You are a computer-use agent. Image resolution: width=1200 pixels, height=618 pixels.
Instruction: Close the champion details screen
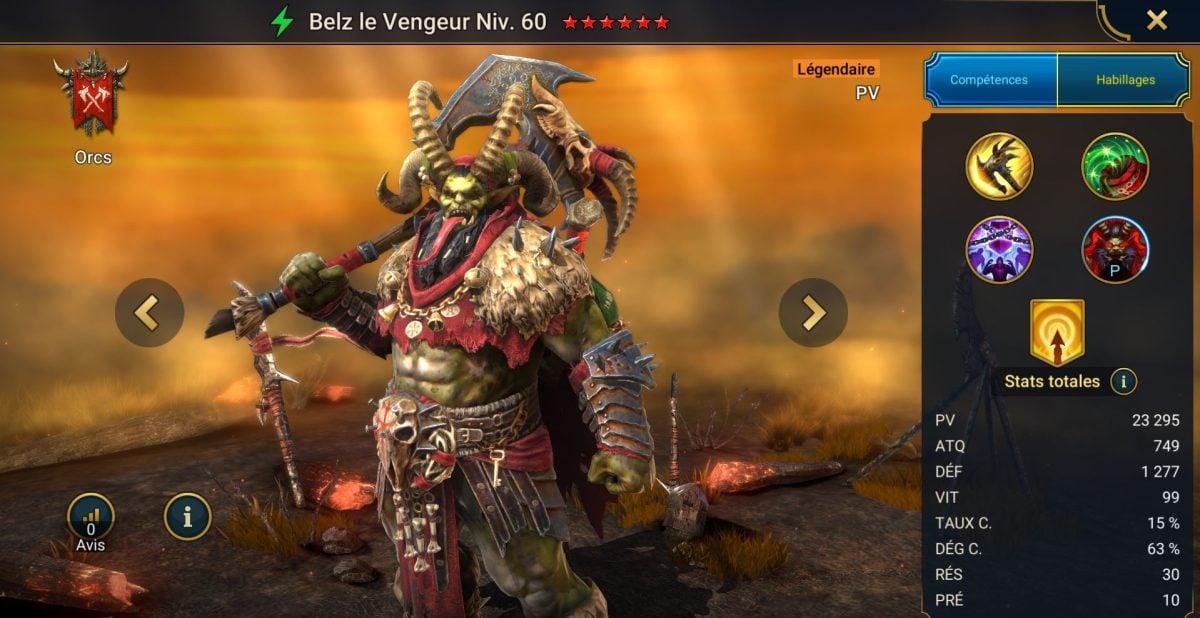coord(1156,20)
